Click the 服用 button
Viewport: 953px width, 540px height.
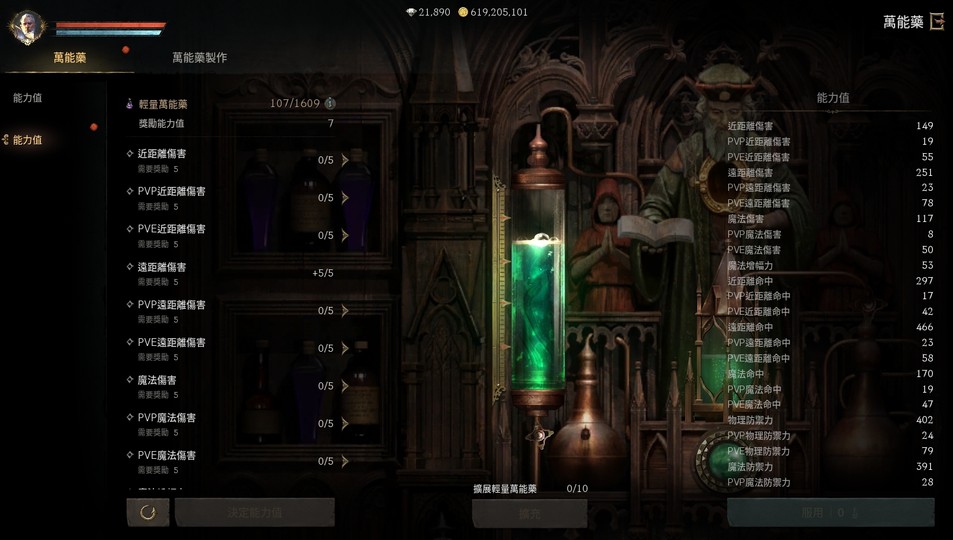tap(830, 512)
